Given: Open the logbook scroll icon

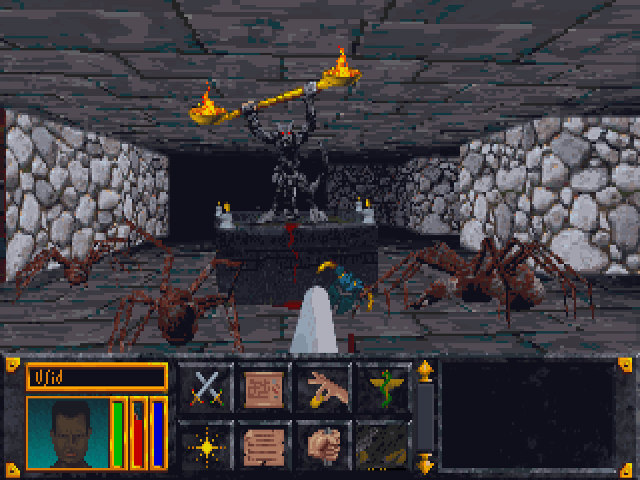Looking at the screenshot, I should pos(264,444).
